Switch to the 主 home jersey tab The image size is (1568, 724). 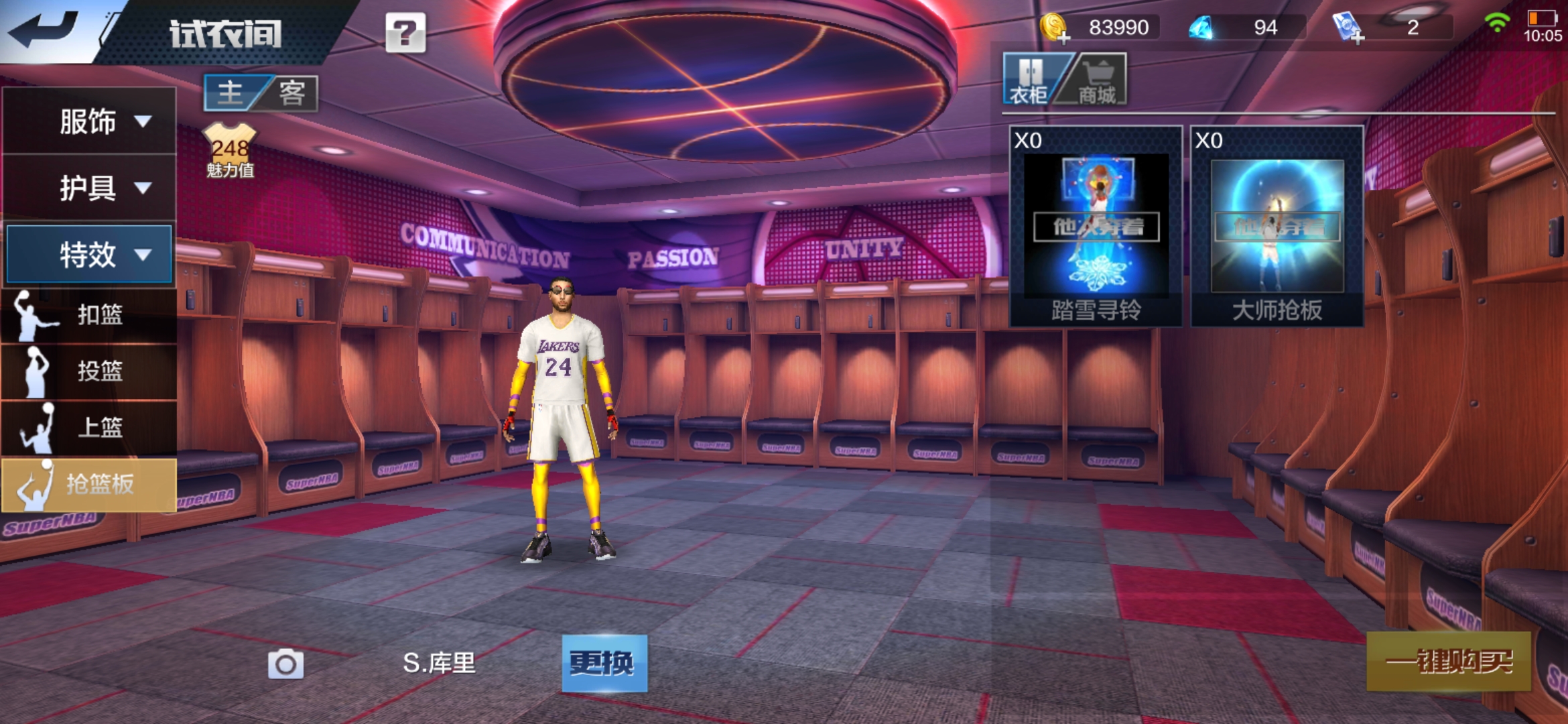click(x=231, y=93)
